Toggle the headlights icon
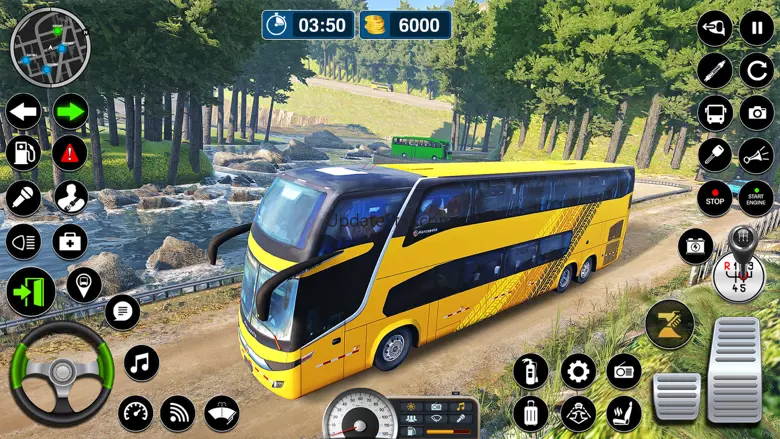 click(x=23, y=241)
